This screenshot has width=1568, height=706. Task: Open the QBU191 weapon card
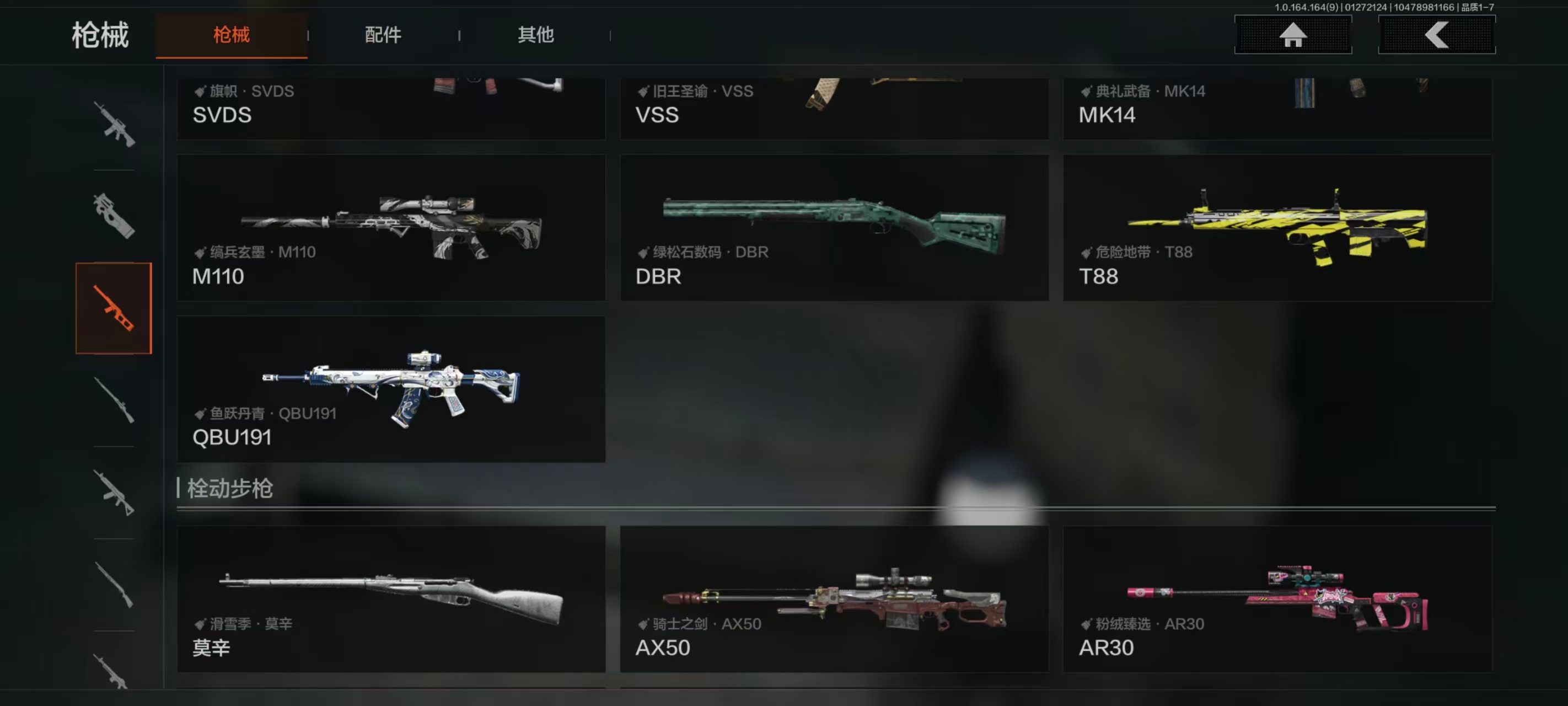391,389
